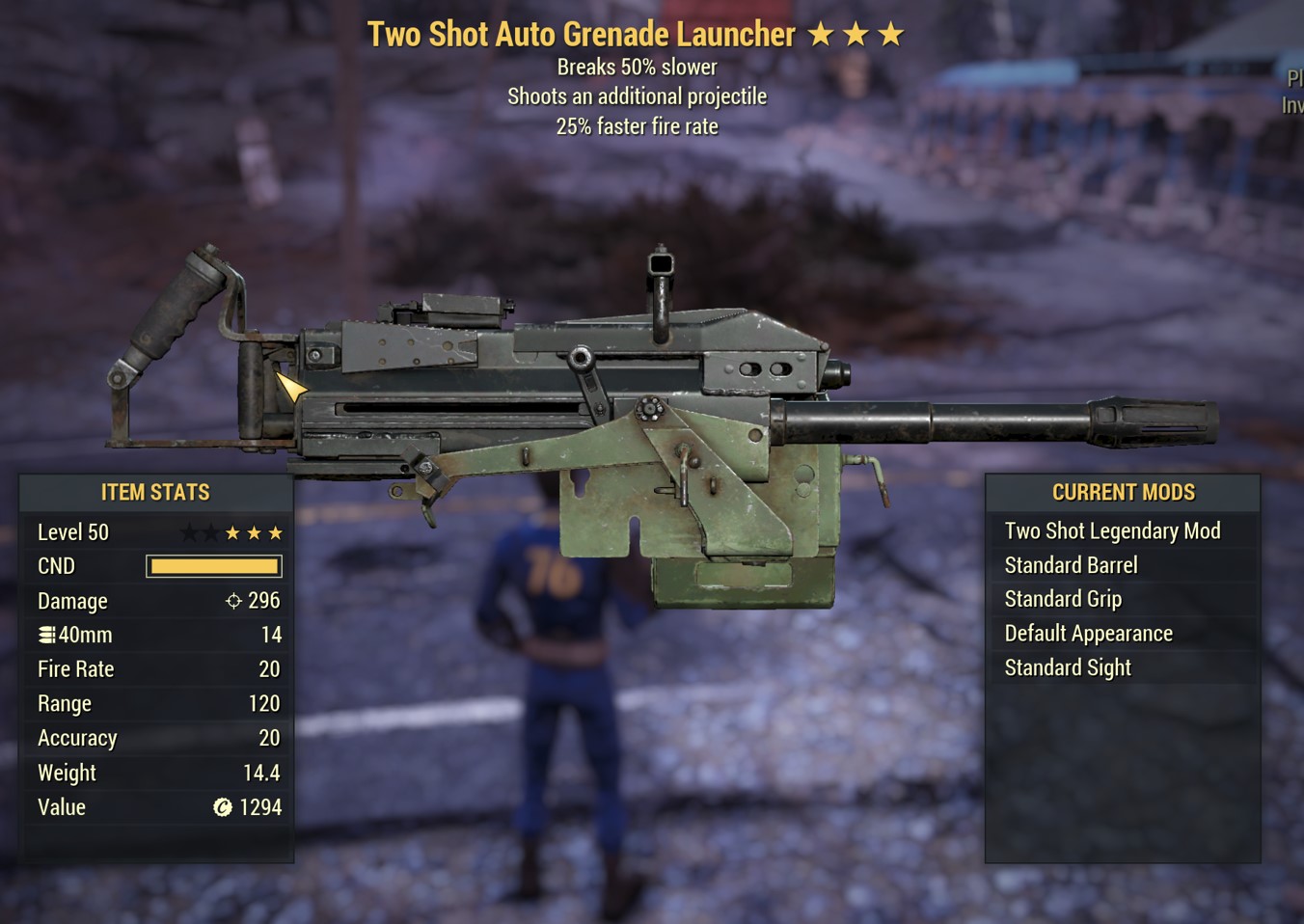Click the CND condition bar

(213, 565)
